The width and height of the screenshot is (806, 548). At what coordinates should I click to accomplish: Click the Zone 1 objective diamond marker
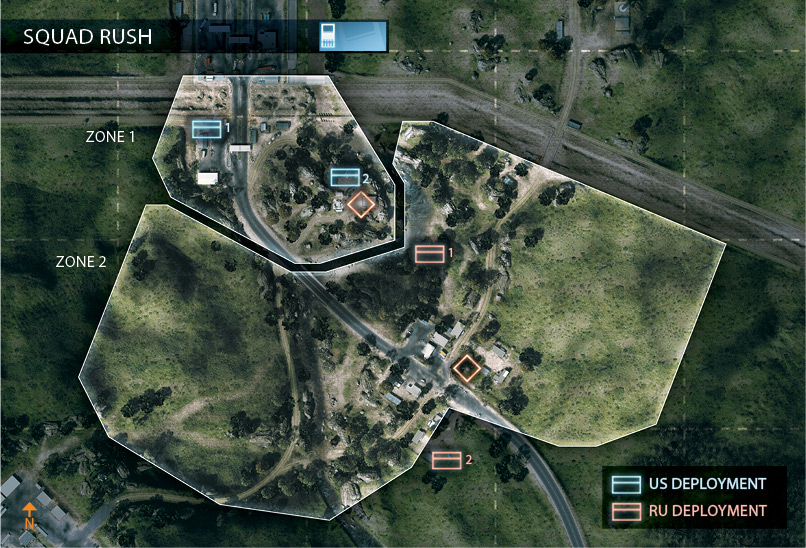click(x=362, y=204)
